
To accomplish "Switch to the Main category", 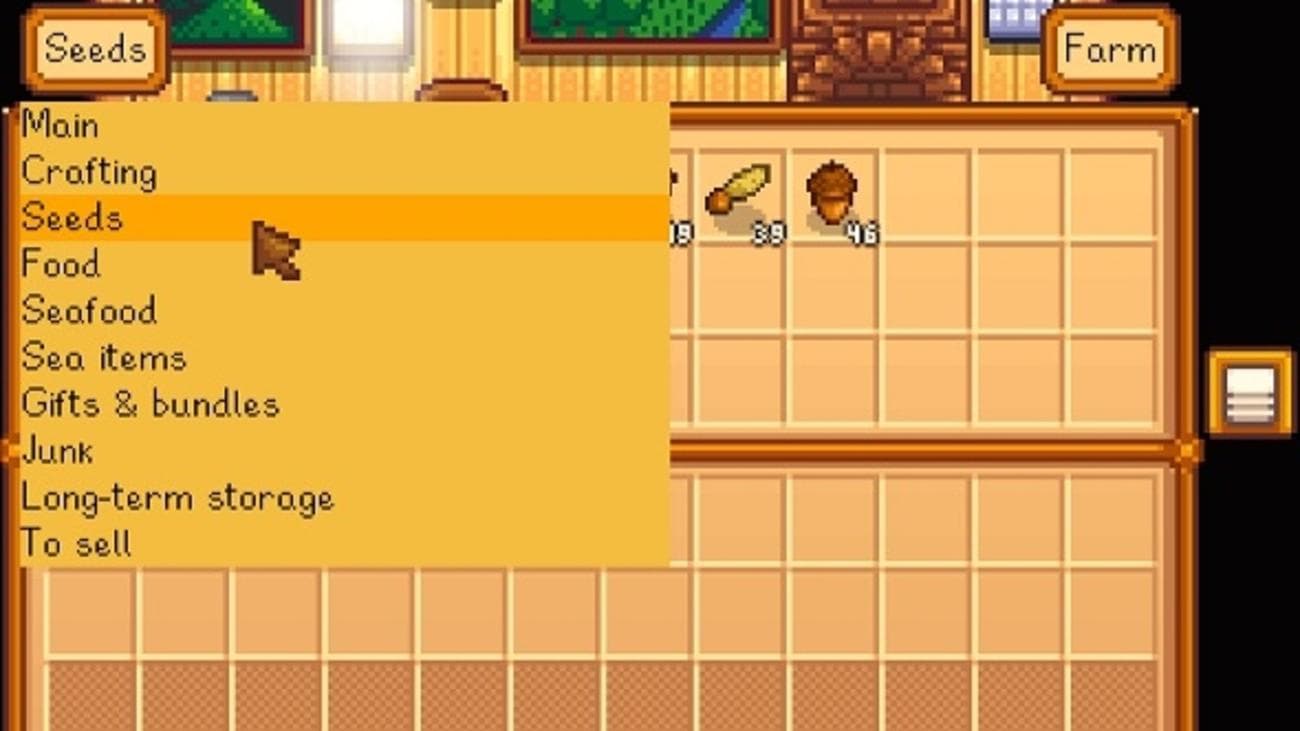I will pos(60,124).
